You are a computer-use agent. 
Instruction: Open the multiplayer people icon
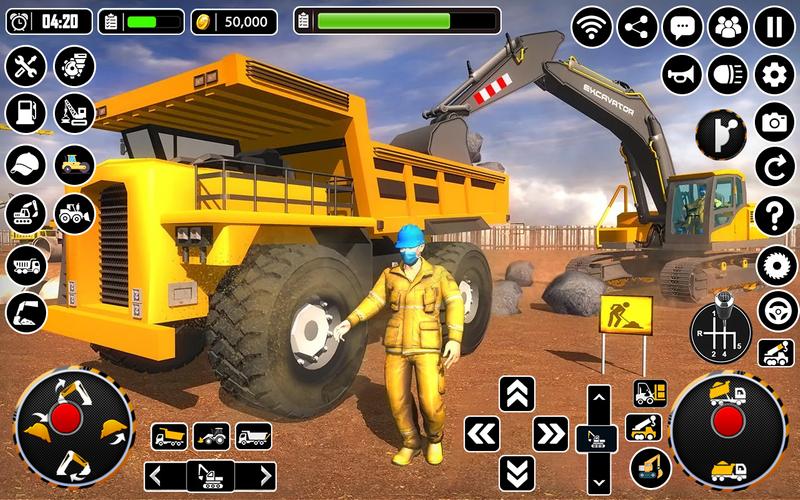coord(729,26)
